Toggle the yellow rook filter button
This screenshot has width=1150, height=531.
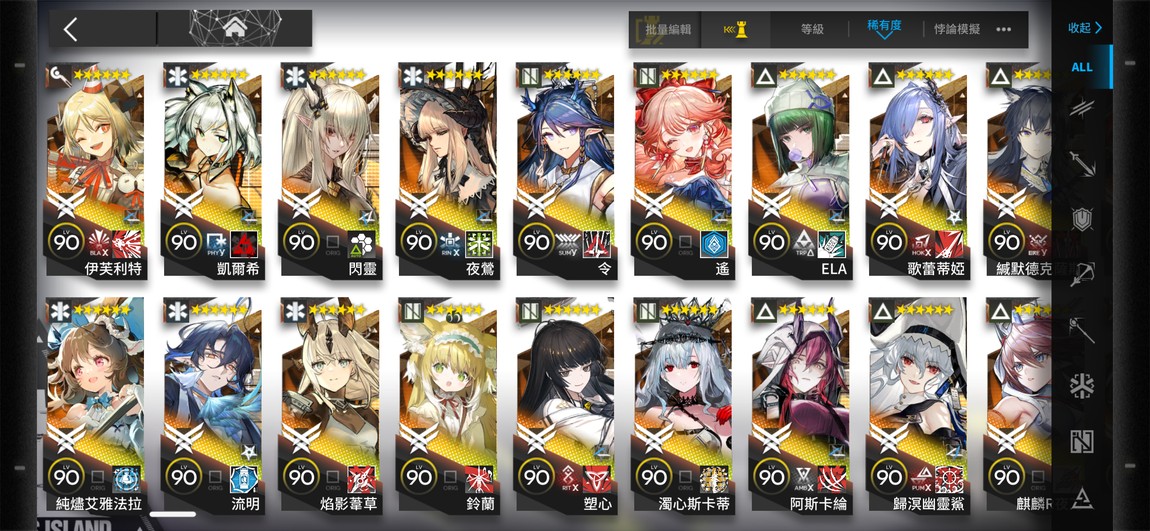[x=735, y=30]
